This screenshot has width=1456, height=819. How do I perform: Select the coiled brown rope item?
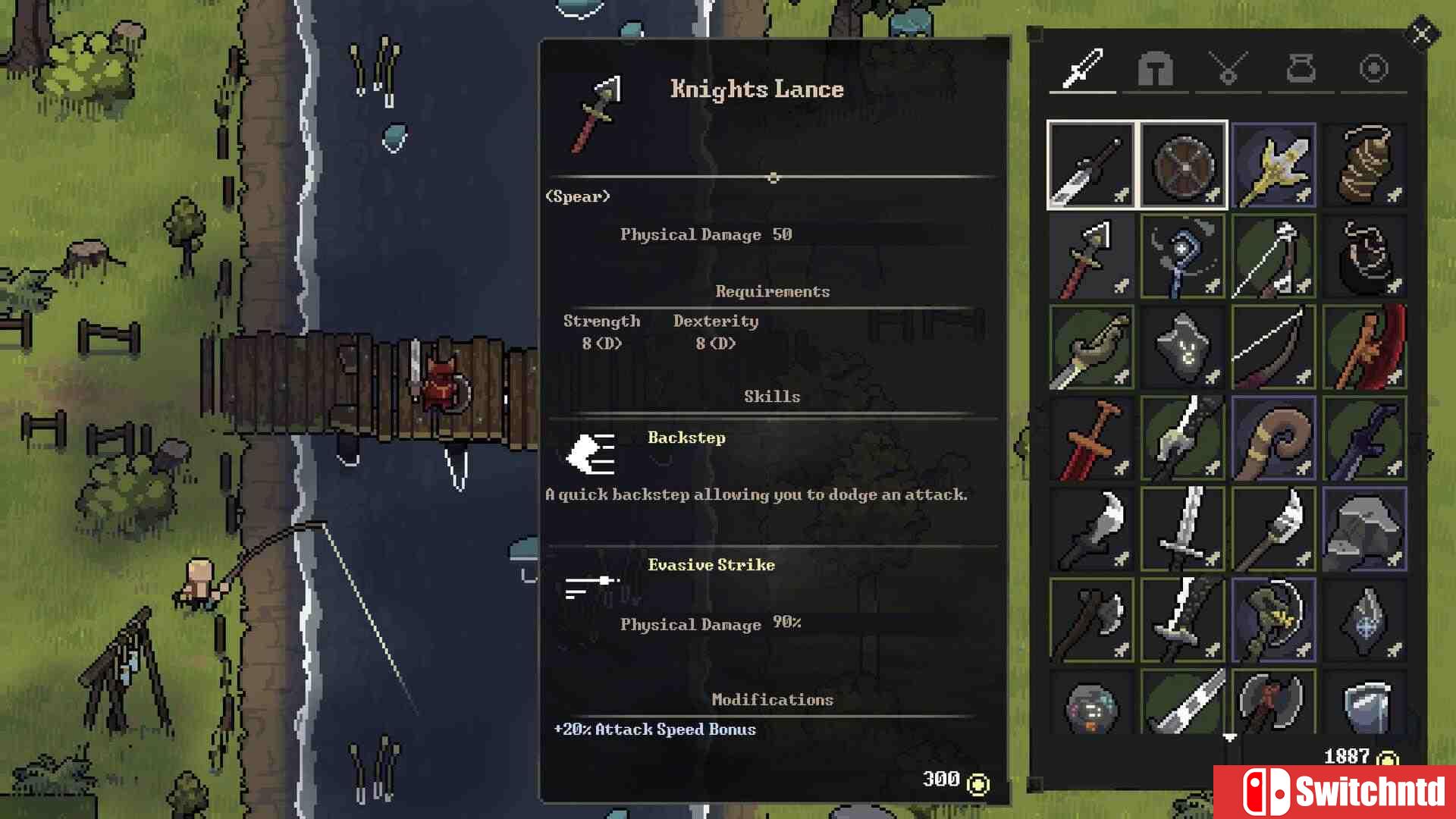[x=1364, y=165]
